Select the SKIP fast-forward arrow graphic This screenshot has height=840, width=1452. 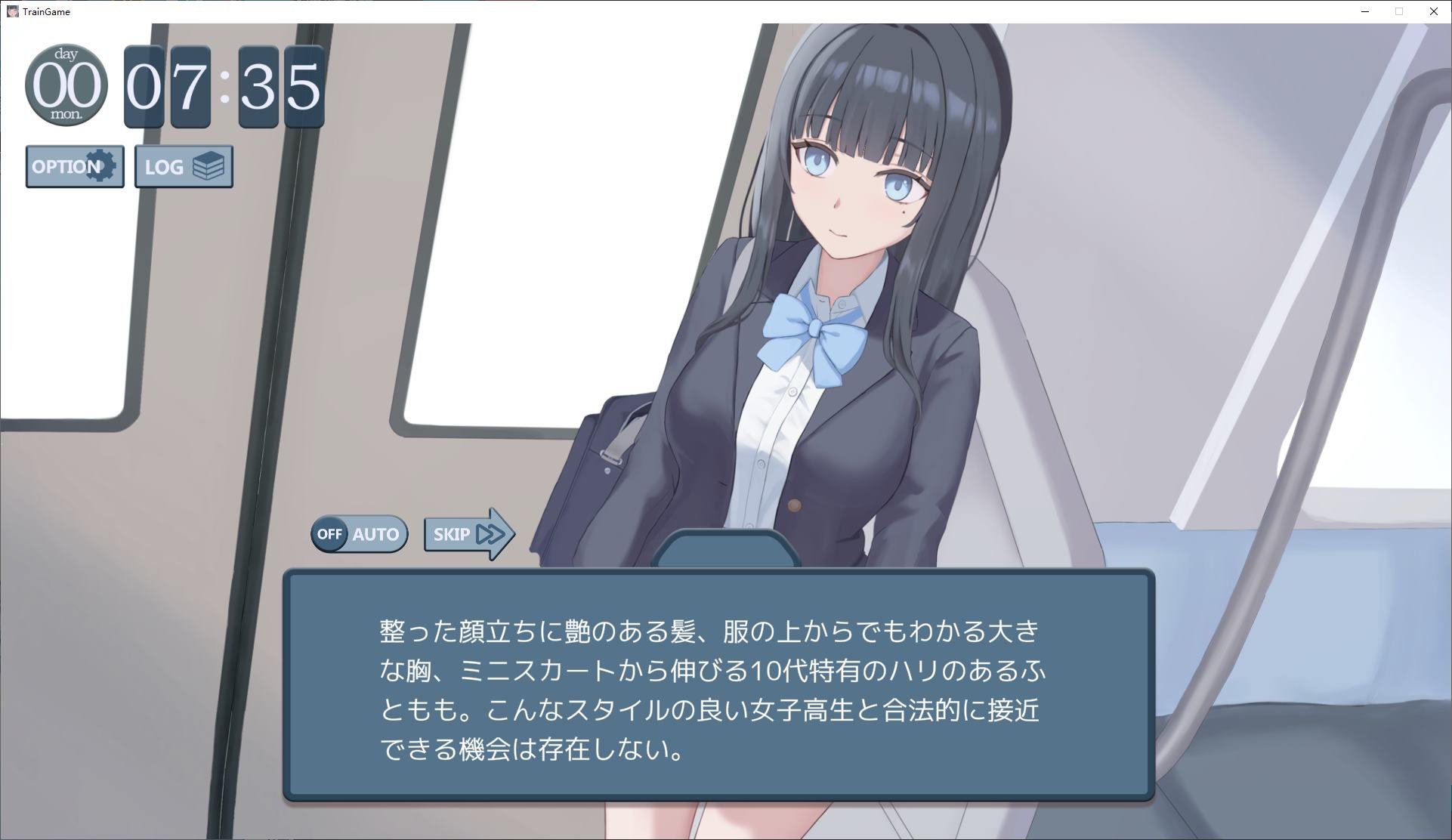[493, 533]
